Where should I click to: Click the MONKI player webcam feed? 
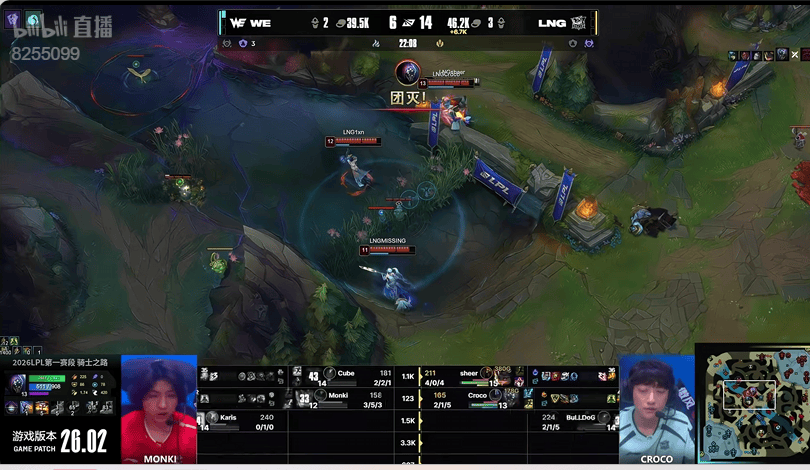[159, 409]
